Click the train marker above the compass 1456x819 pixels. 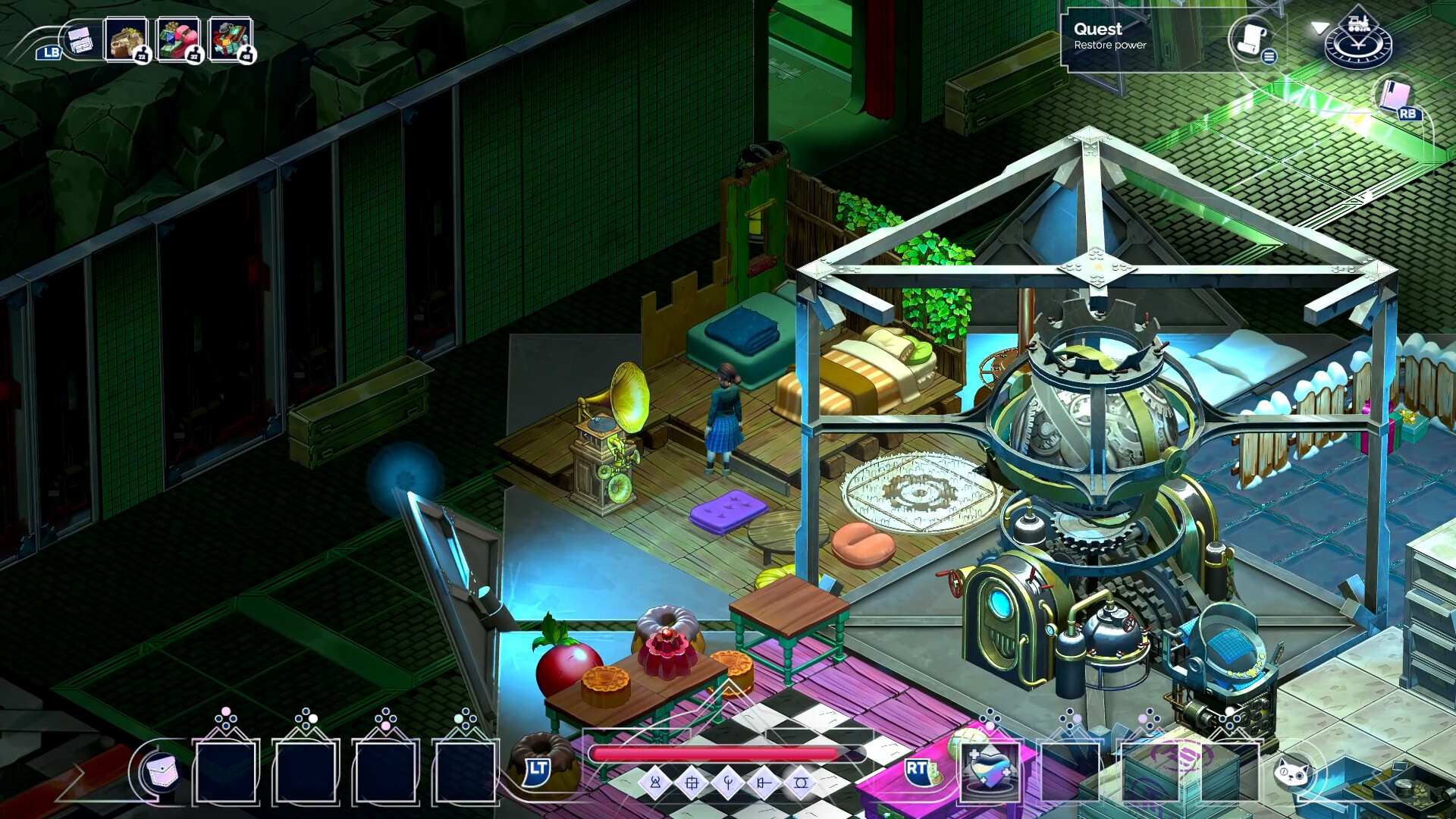(x=1358, y=24)
